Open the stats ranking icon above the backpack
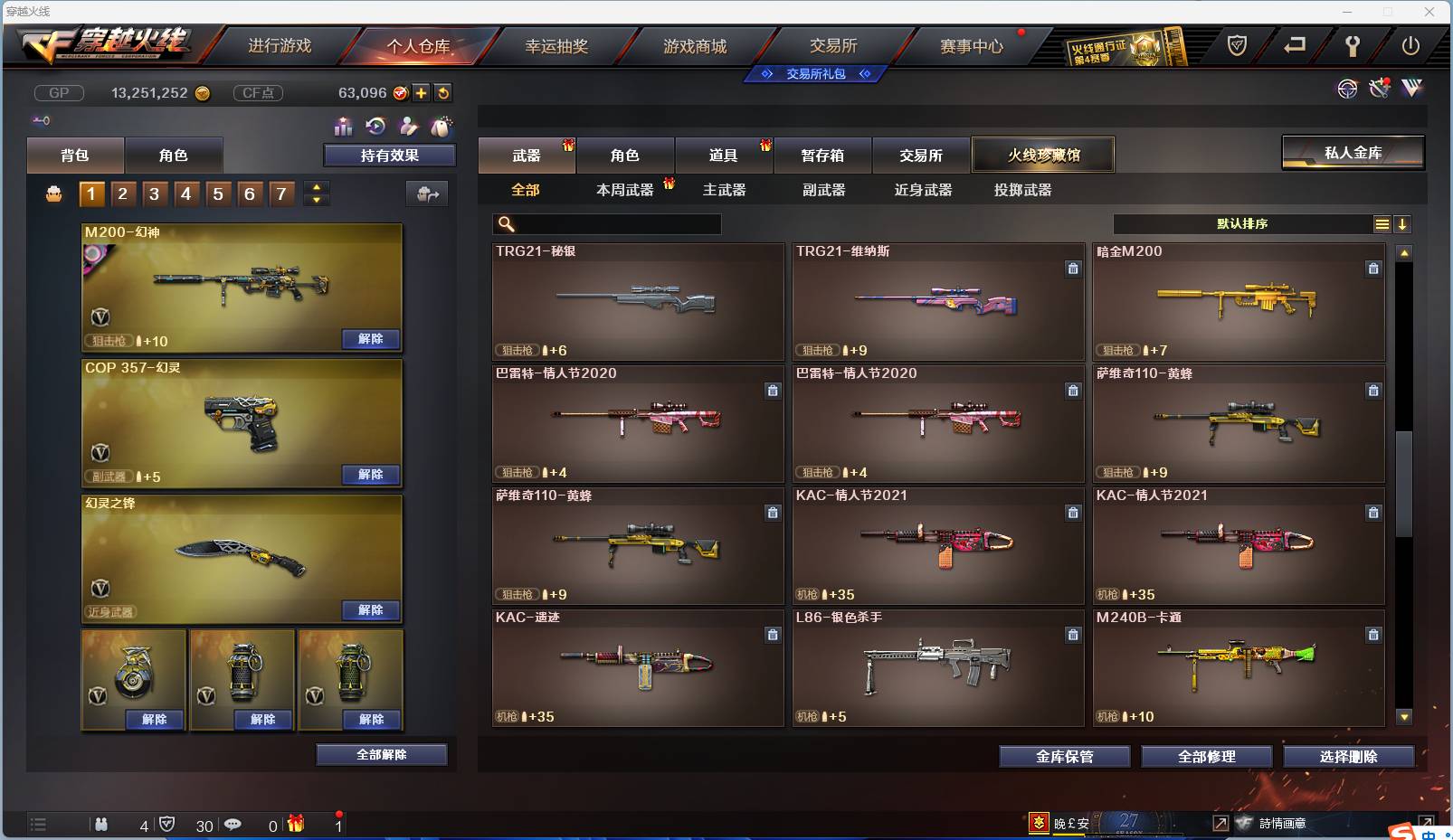The width and height of the screenshot is (1453, 840). tap(344, 127)
